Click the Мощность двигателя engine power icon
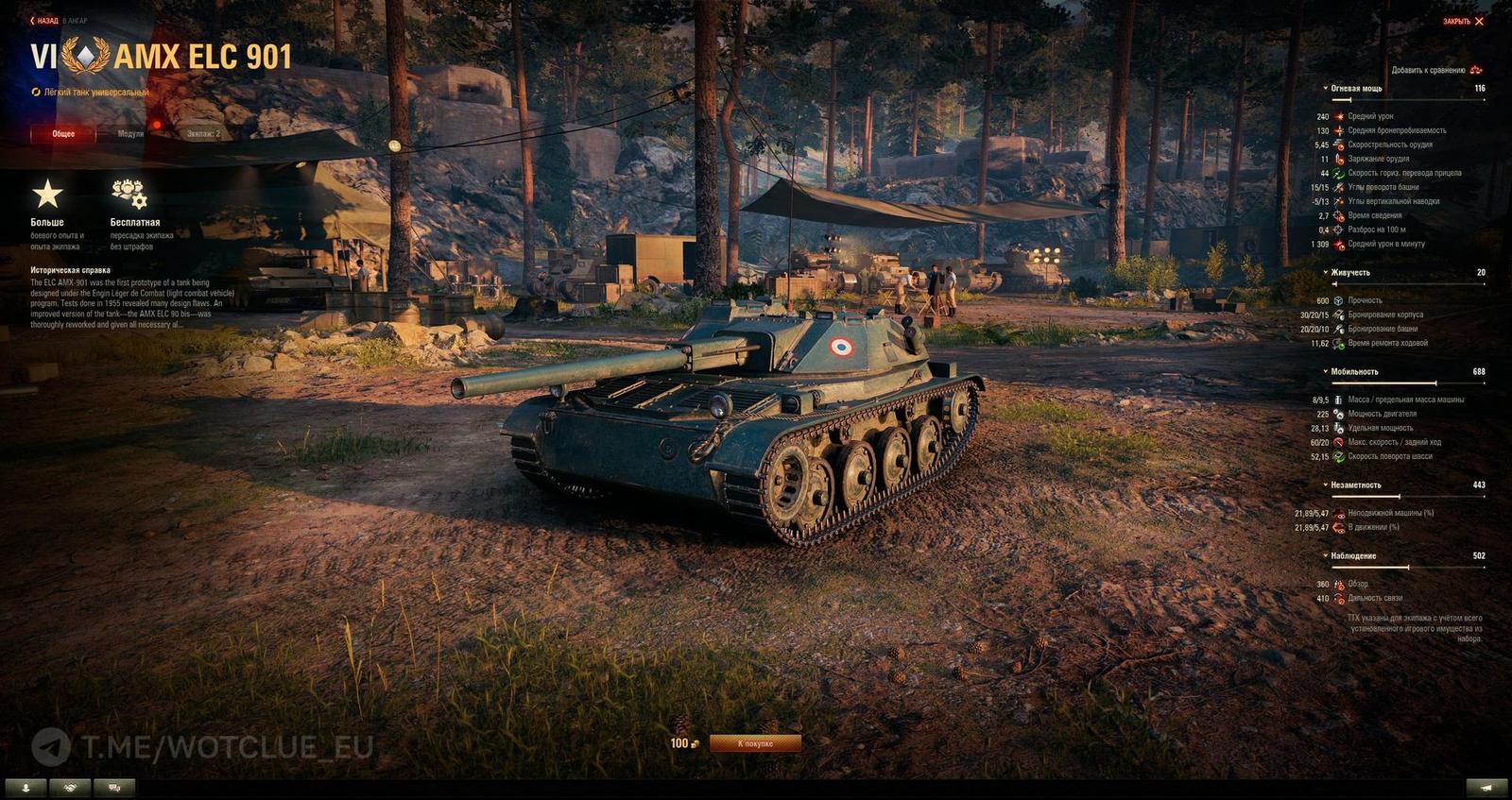This screenshot has width=1512, height=800. [1338, 415]
